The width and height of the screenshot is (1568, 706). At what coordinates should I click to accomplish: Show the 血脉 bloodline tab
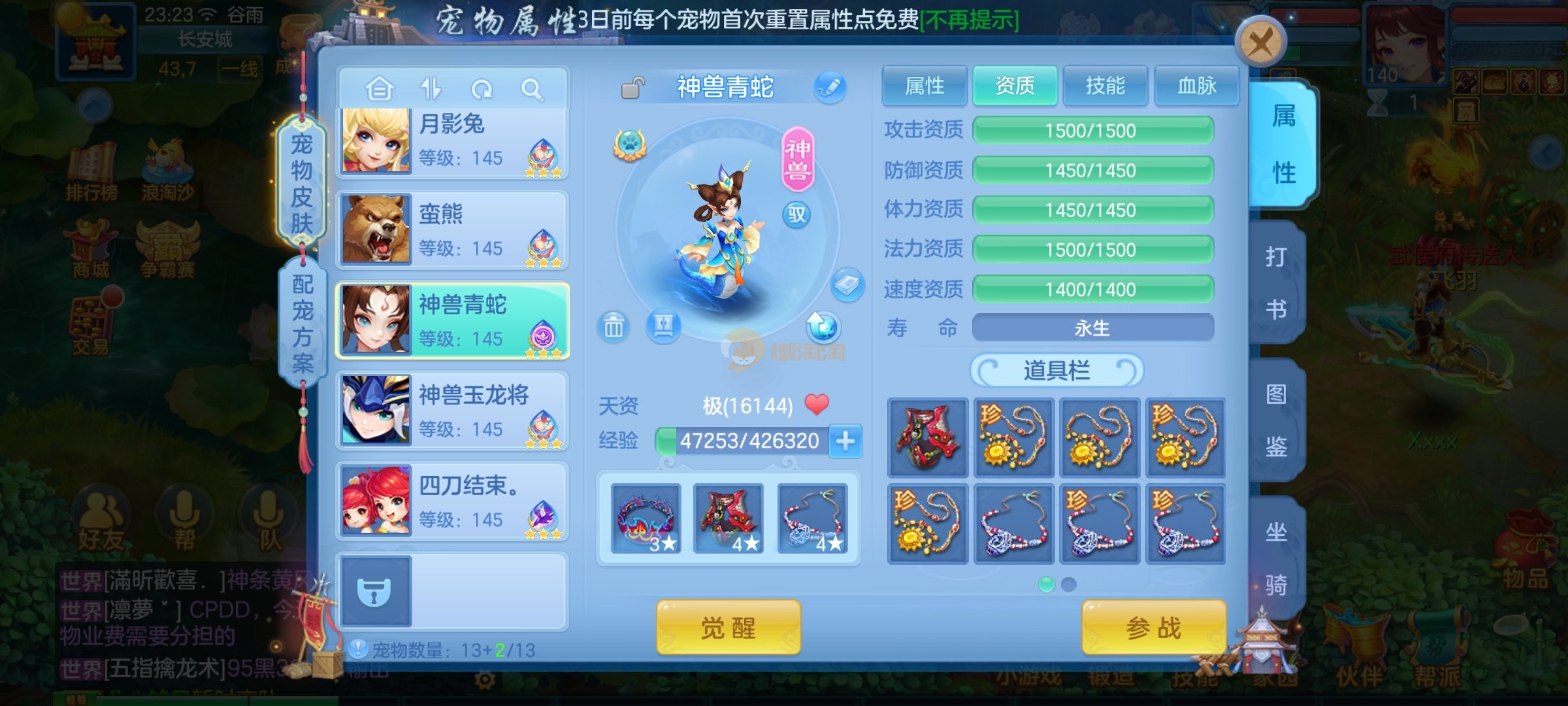point(1196,86)
